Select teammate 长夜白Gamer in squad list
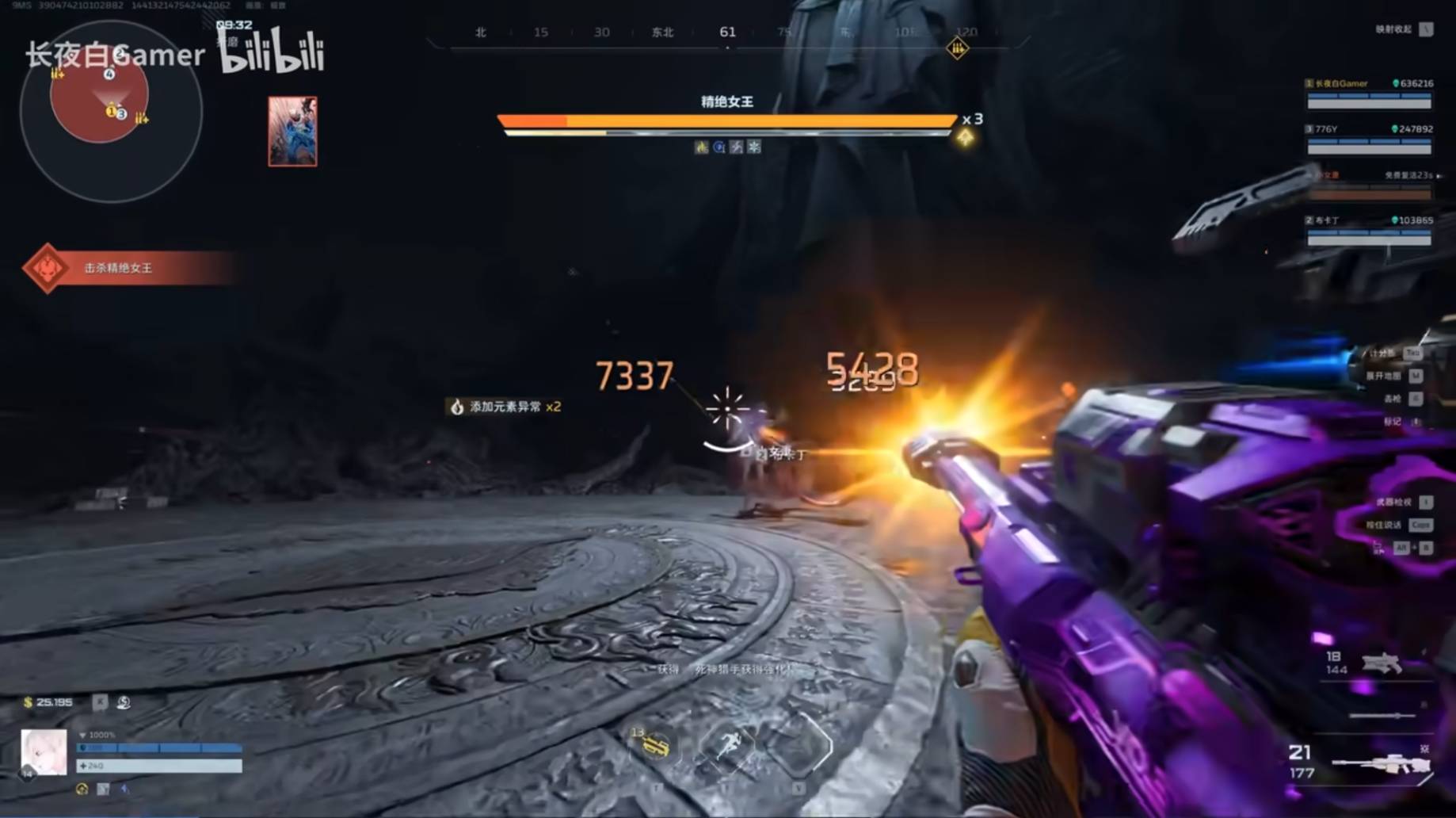 click(x=1369, y=93)
